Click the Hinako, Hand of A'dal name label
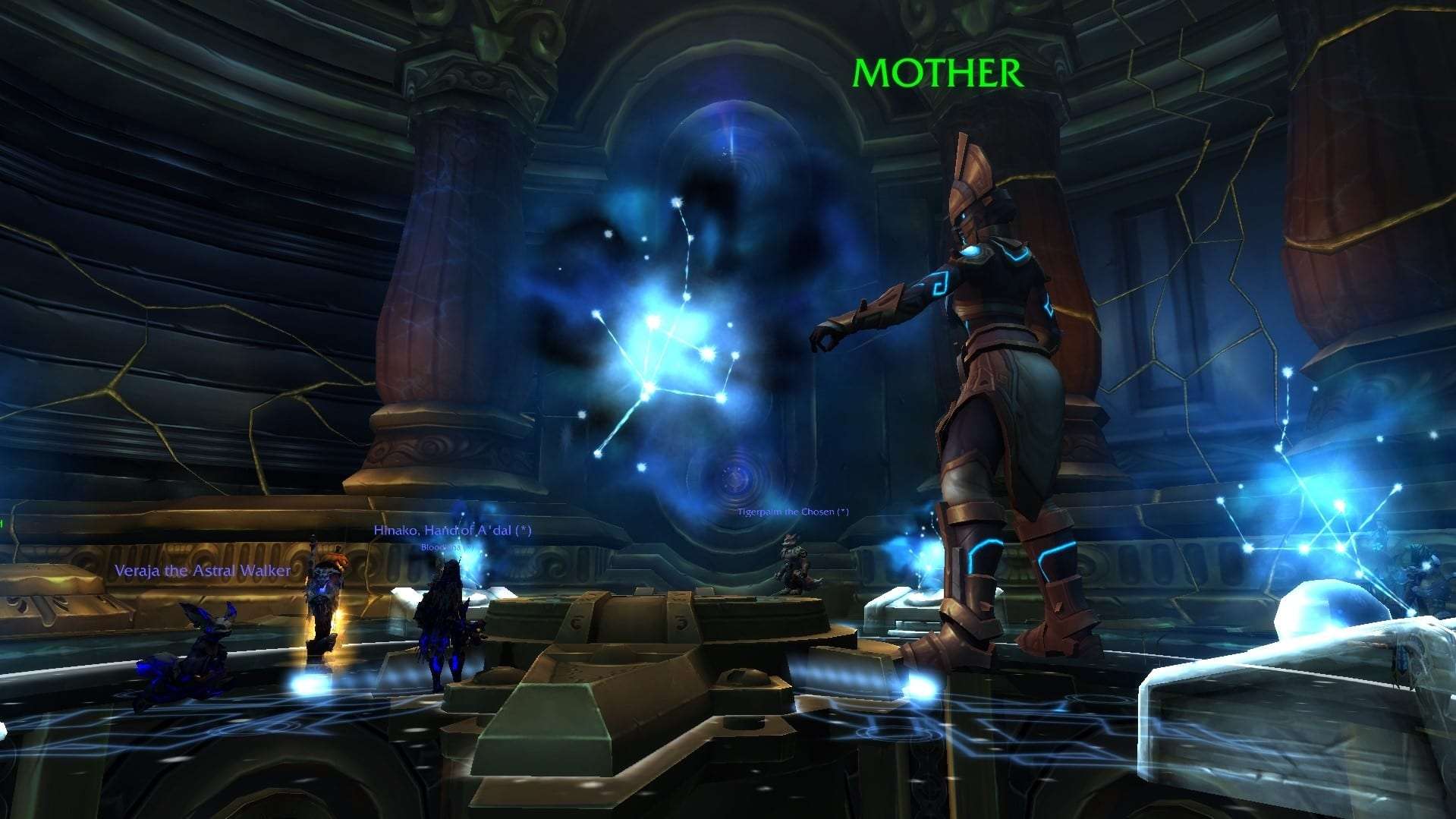This screenshot has height=819, width=1456. [x=452, y=531]
